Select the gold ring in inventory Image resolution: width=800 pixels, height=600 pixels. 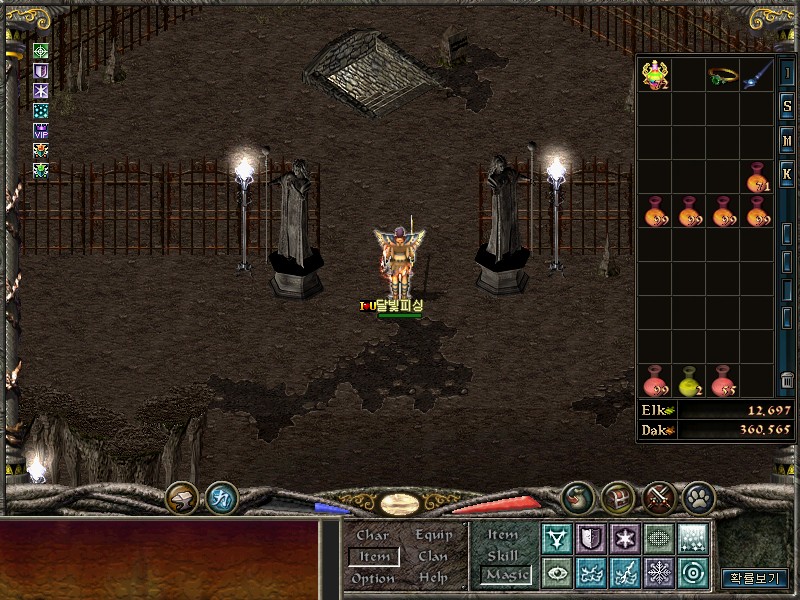click(x=722, y=76)
